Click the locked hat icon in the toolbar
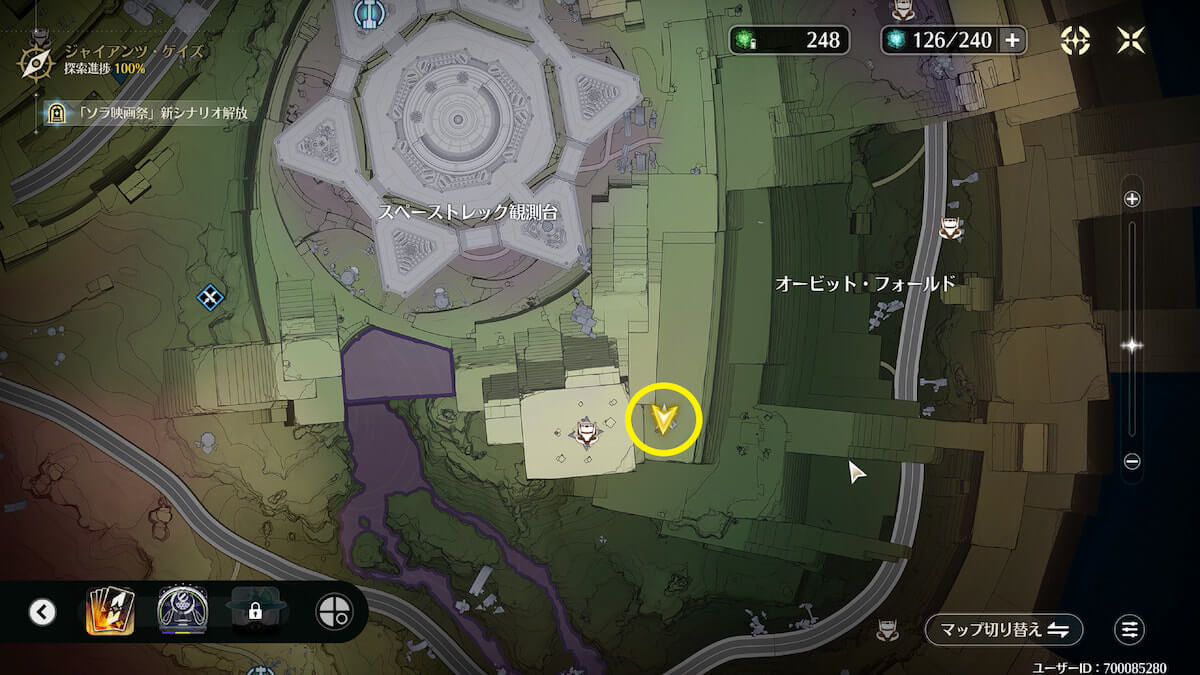The height and width of the screenshot is (675, 1200). click(x=254, y=611)
